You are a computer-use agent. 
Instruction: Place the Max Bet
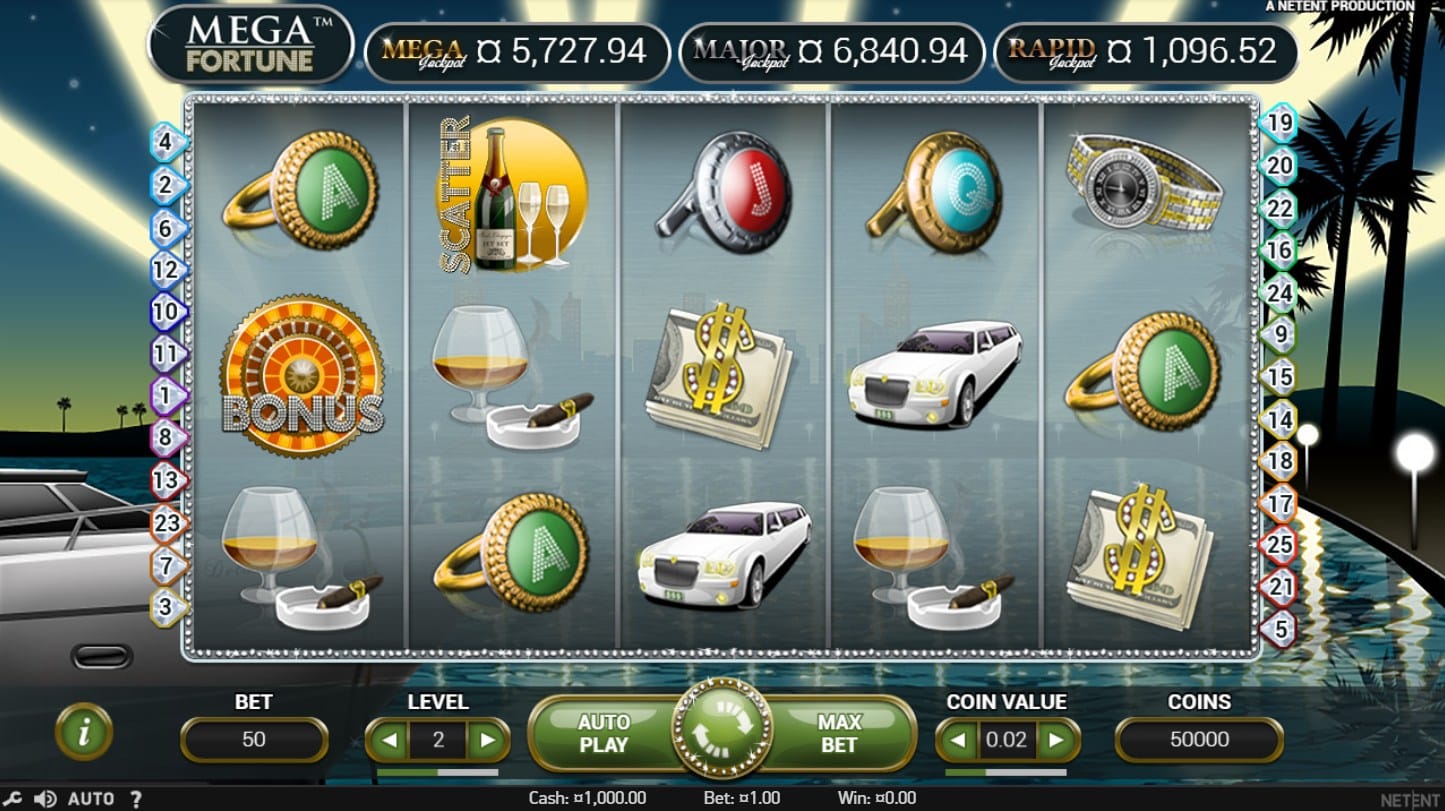click(x=838, y=733)
